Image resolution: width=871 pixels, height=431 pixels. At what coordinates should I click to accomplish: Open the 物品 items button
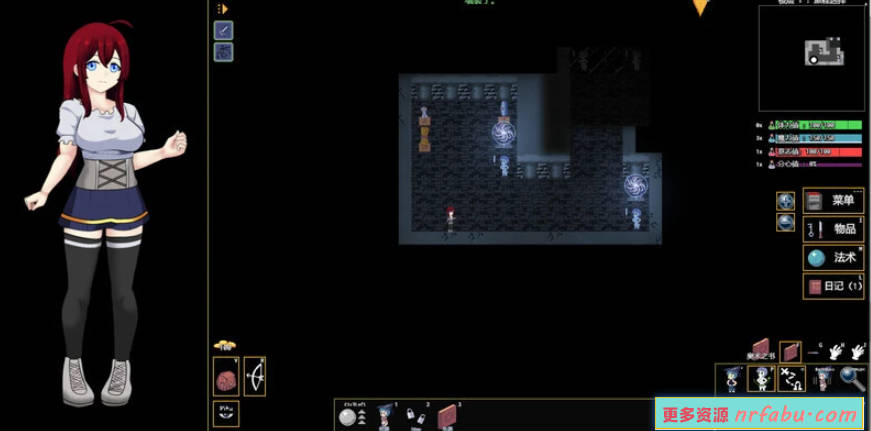click(x=834, y=229)
